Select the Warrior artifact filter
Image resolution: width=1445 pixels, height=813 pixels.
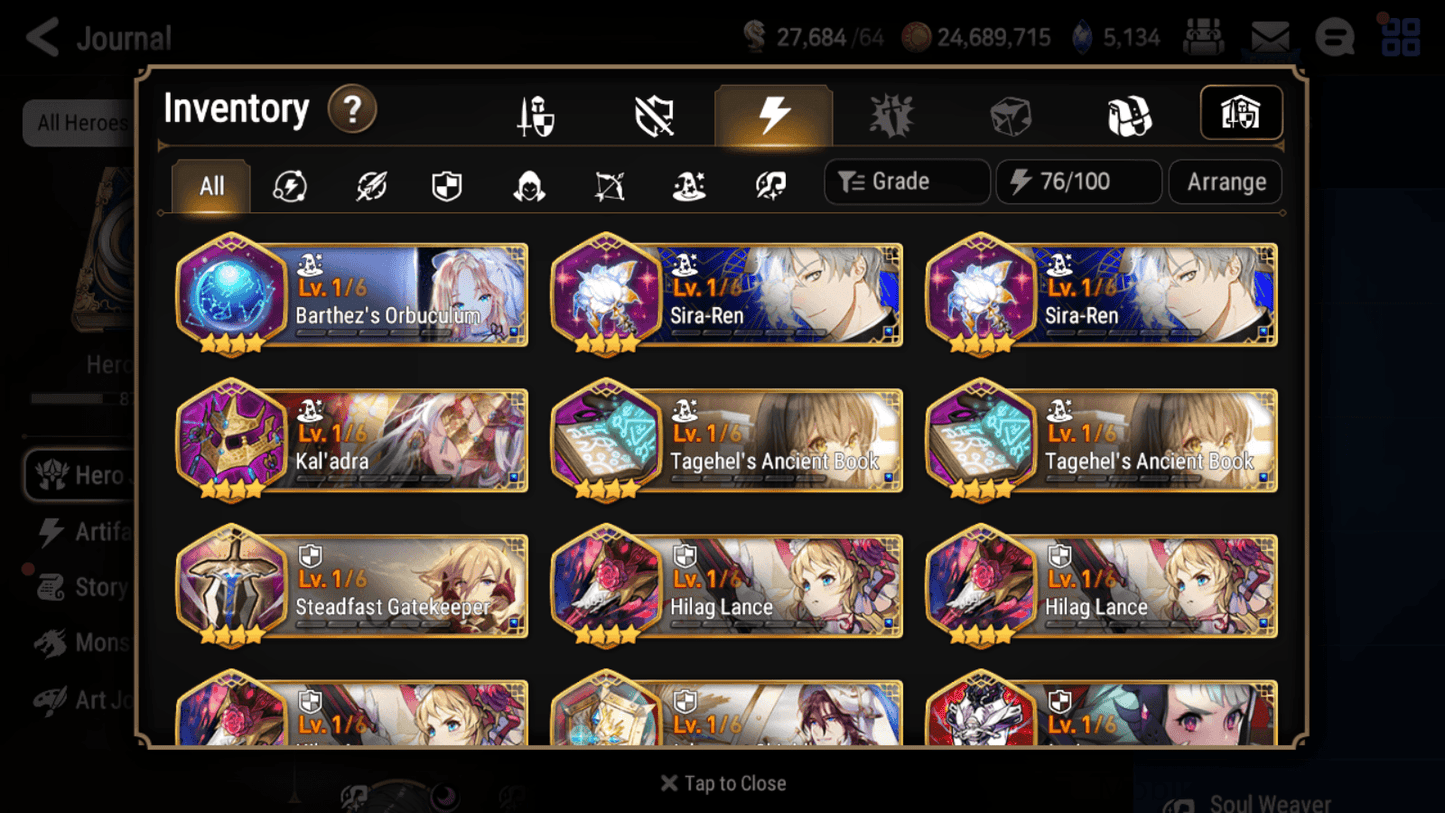click(x=369, y=182)
